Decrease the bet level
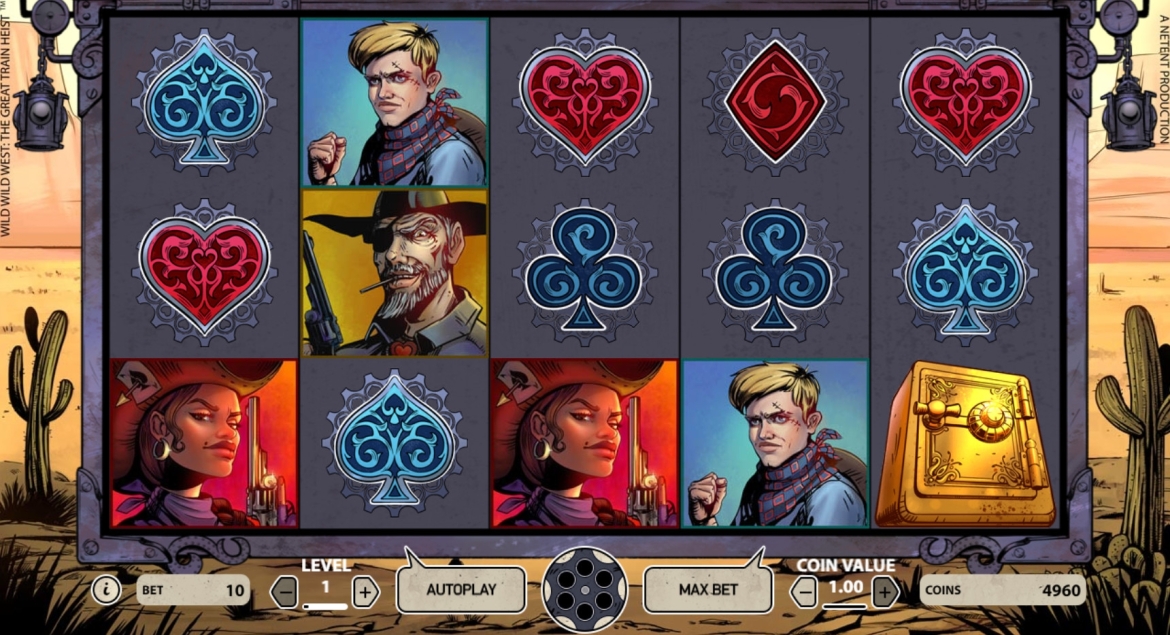Viewport: 1170px width, 635px height. point(285,592)
